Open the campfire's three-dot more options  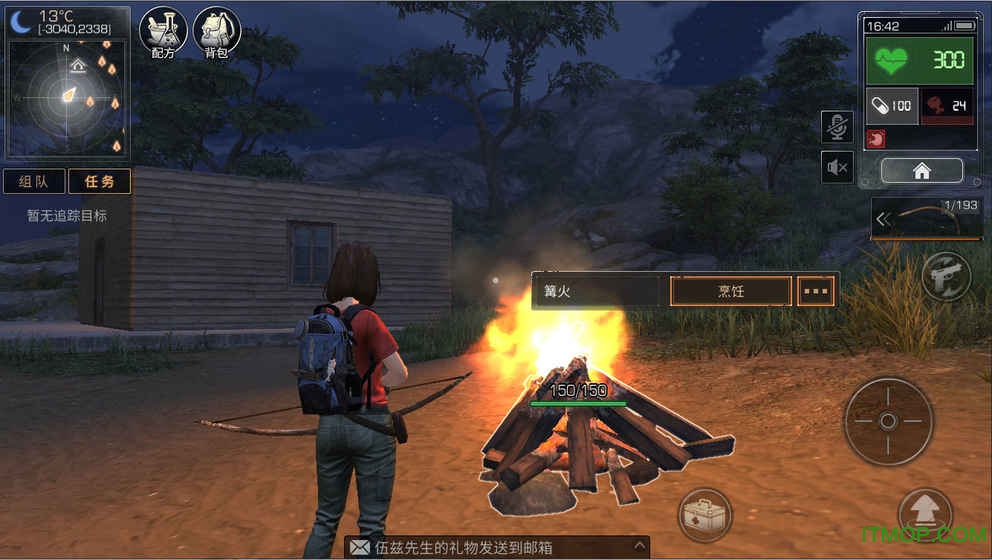817,291
